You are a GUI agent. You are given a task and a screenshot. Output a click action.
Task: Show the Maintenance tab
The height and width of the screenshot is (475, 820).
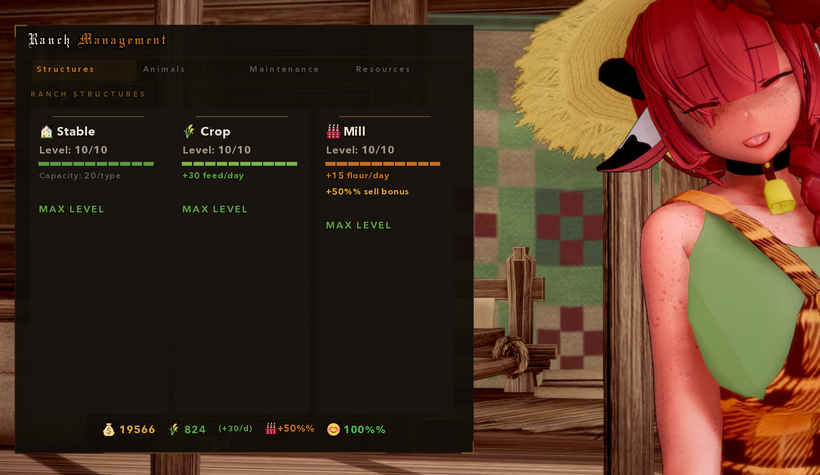tap(284, 70)
